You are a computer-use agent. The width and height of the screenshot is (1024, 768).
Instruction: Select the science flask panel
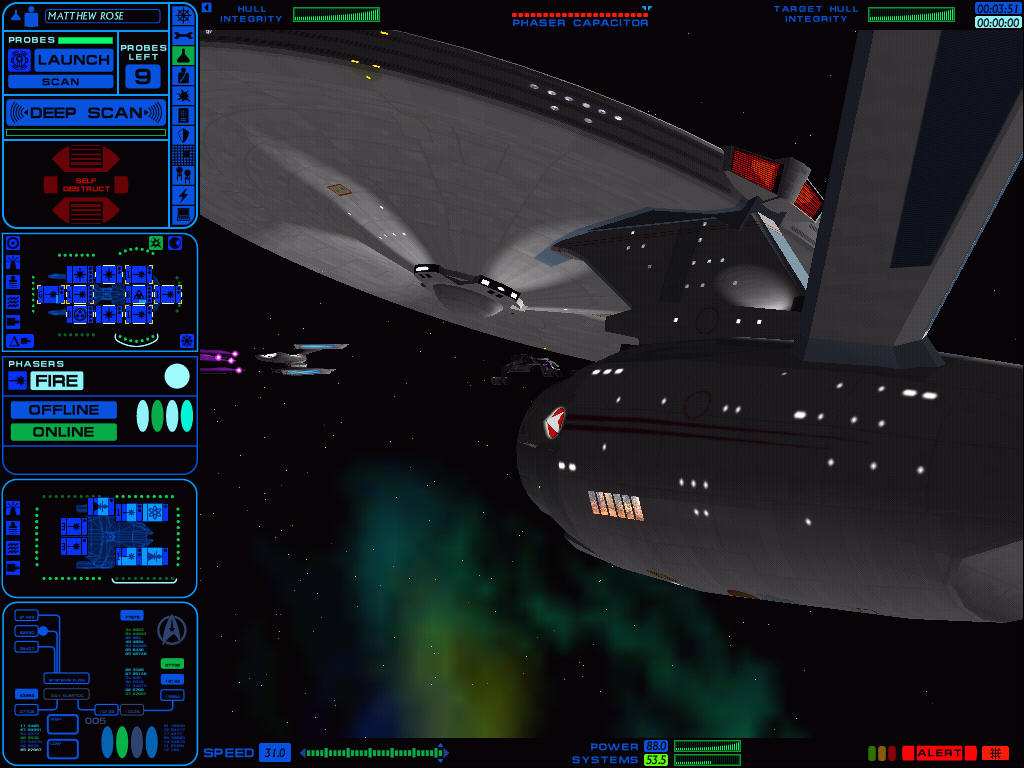183,55
